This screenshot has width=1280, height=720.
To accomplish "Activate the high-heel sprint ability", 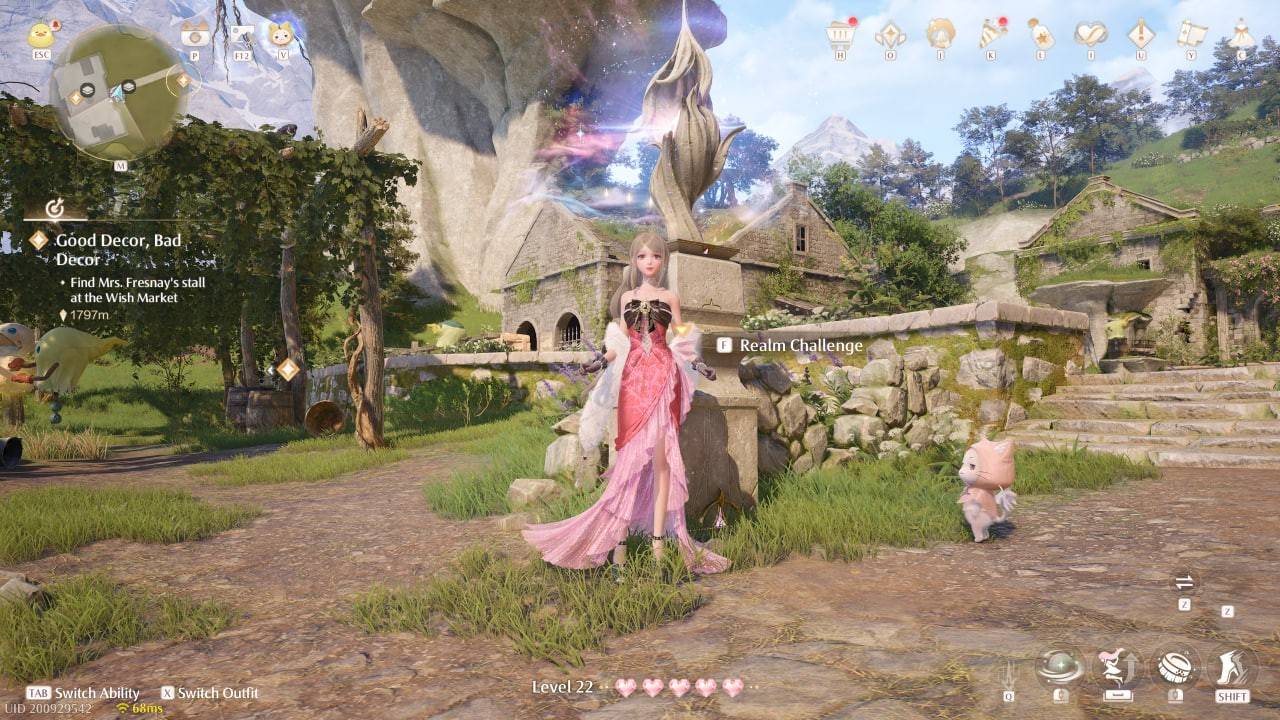I will coord(1232,666).
